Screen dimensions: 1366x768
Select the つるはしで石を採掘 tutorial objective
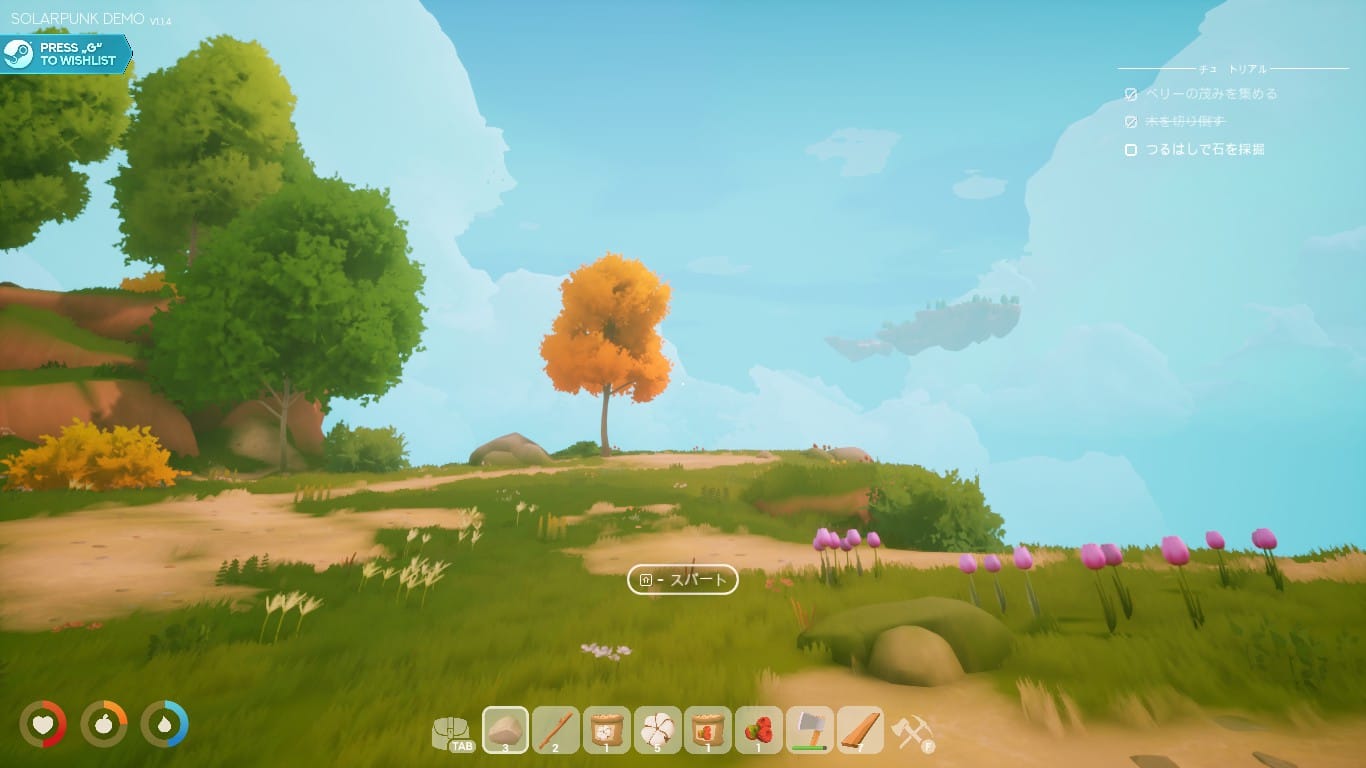click(x=1205, y=150)
